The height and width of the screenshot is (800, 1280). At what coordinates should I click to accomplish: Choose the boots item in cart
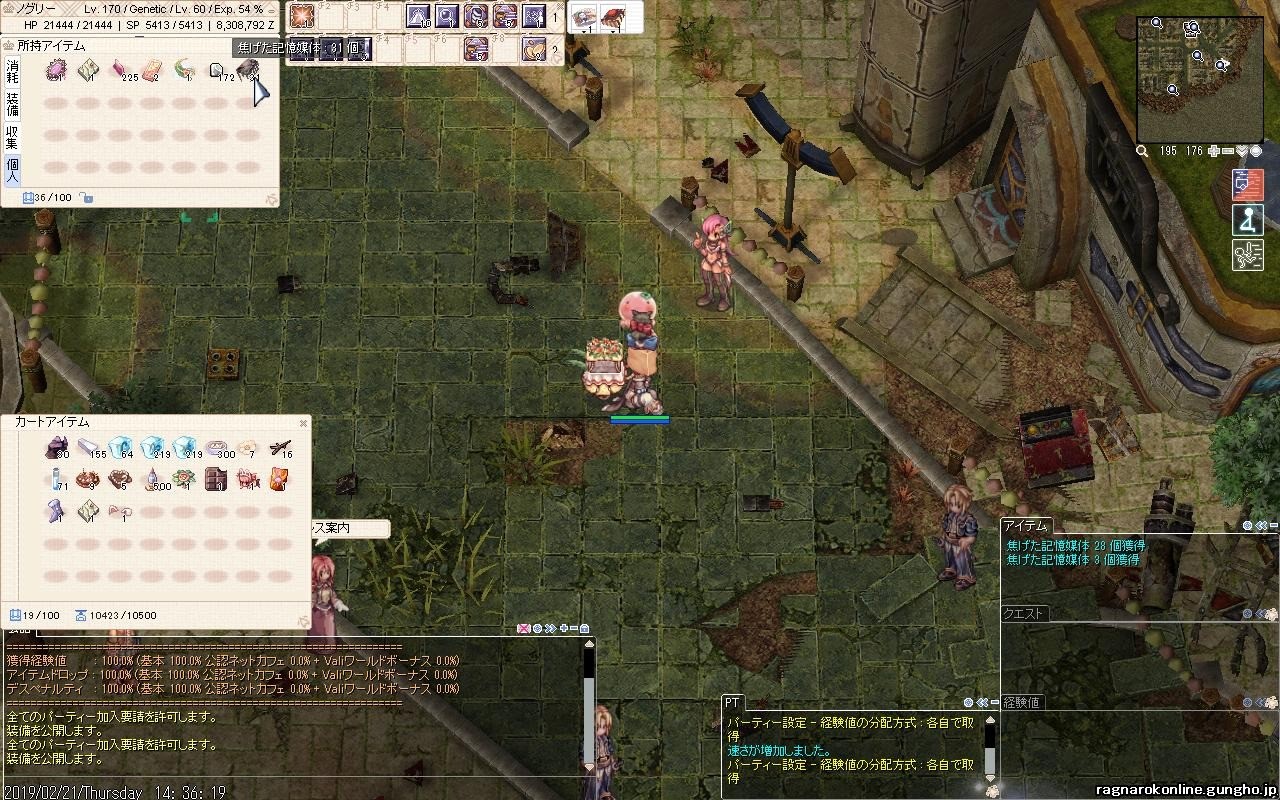(57, 512)
